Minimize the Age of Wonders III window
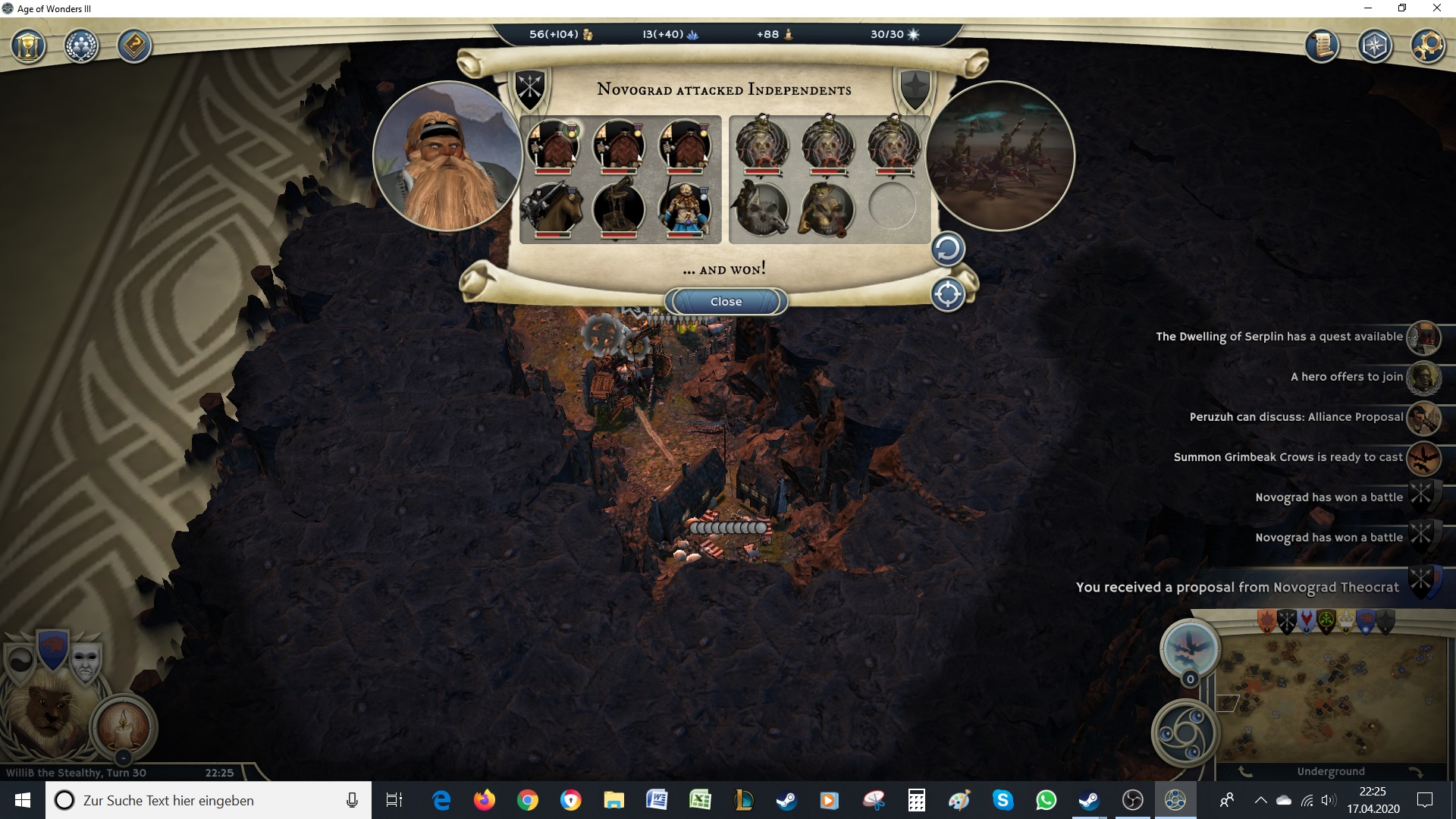 click(1368, 8)
